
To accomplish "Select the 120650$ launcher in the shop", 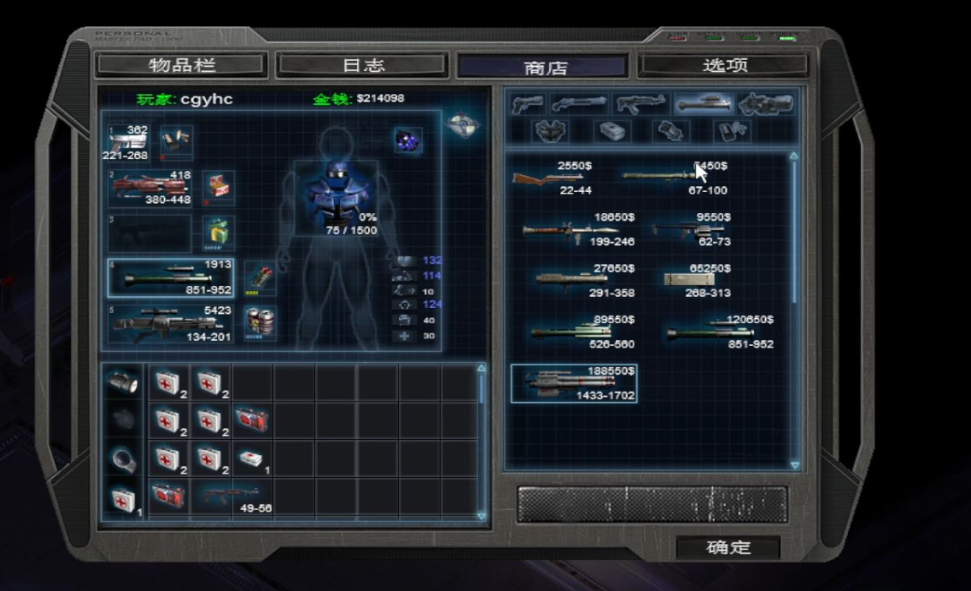I will pyautogui.click(x=714, y=331).
